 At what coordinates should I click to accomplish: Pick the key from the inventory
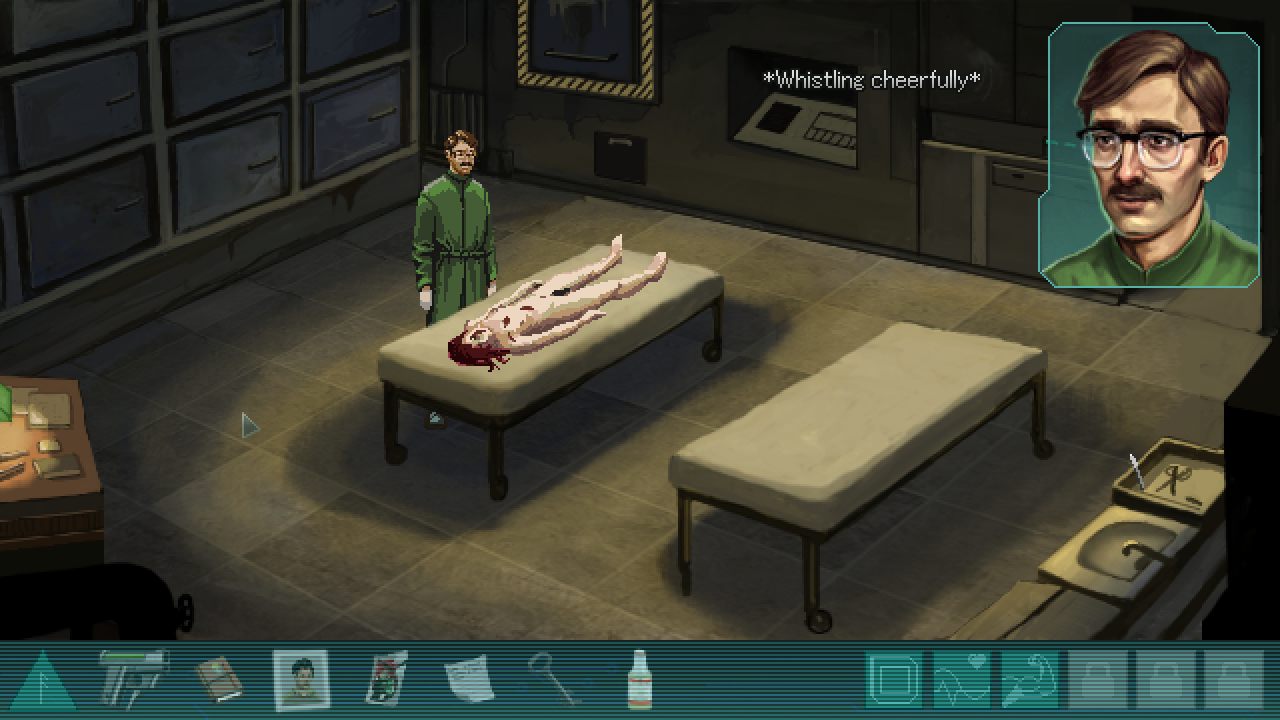point(551,680)
